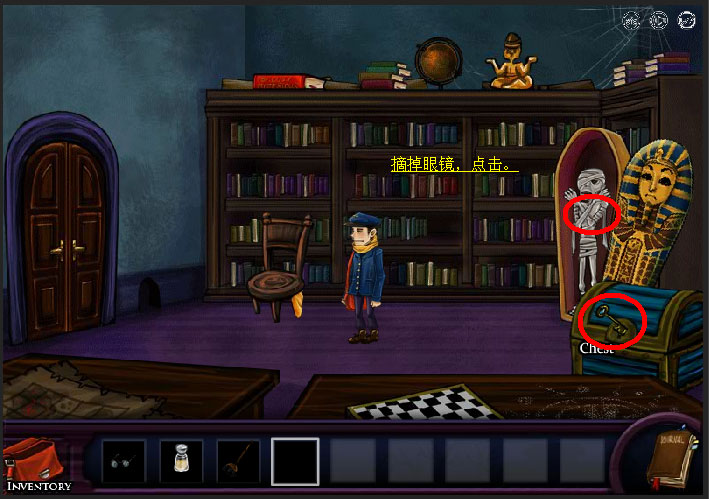Open the gear settings icon
This screenshot has width=709, height=499.
point(631,19)
